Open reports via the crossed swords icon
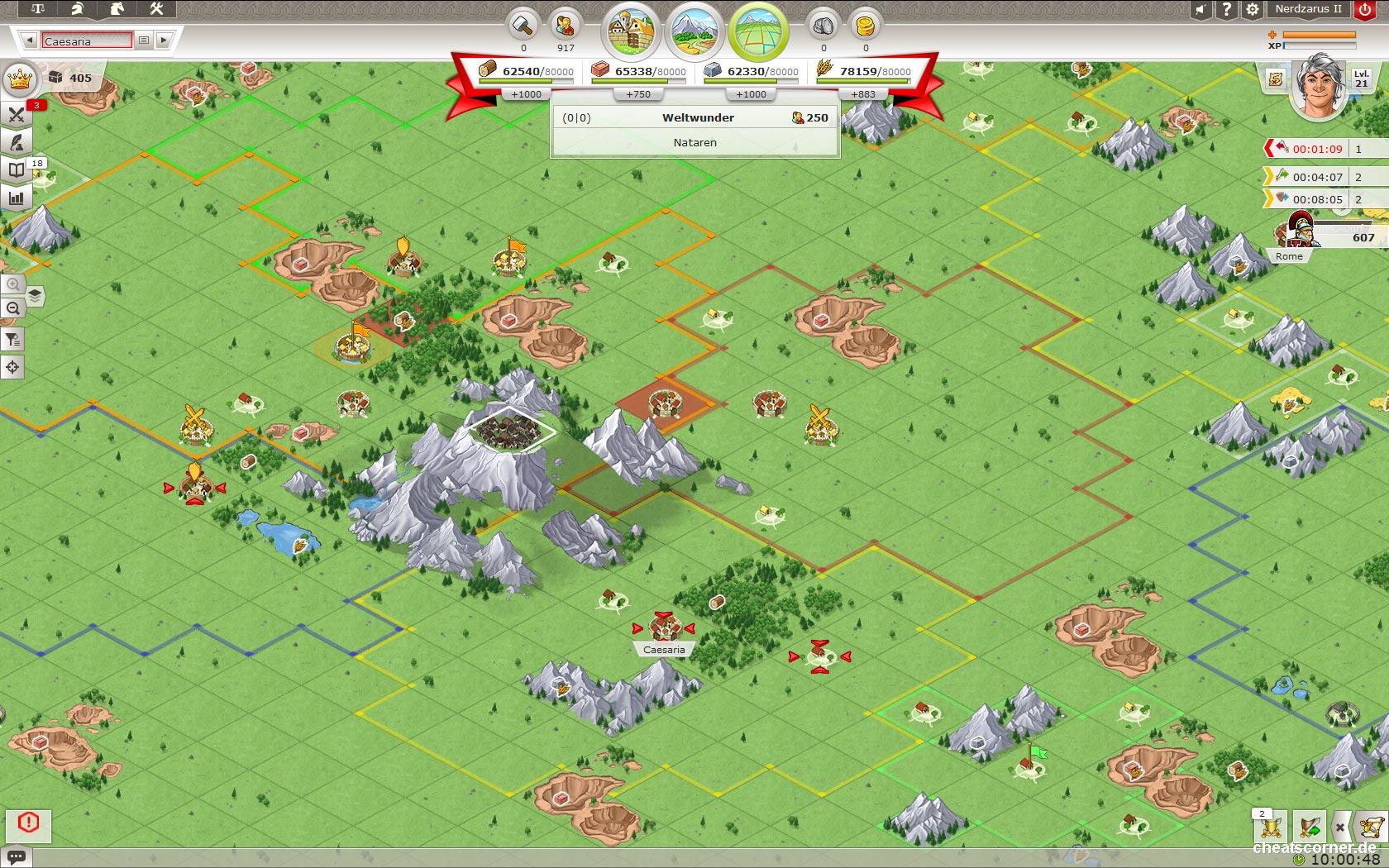This screenshot has width=1389, height=868. [15, 116]
